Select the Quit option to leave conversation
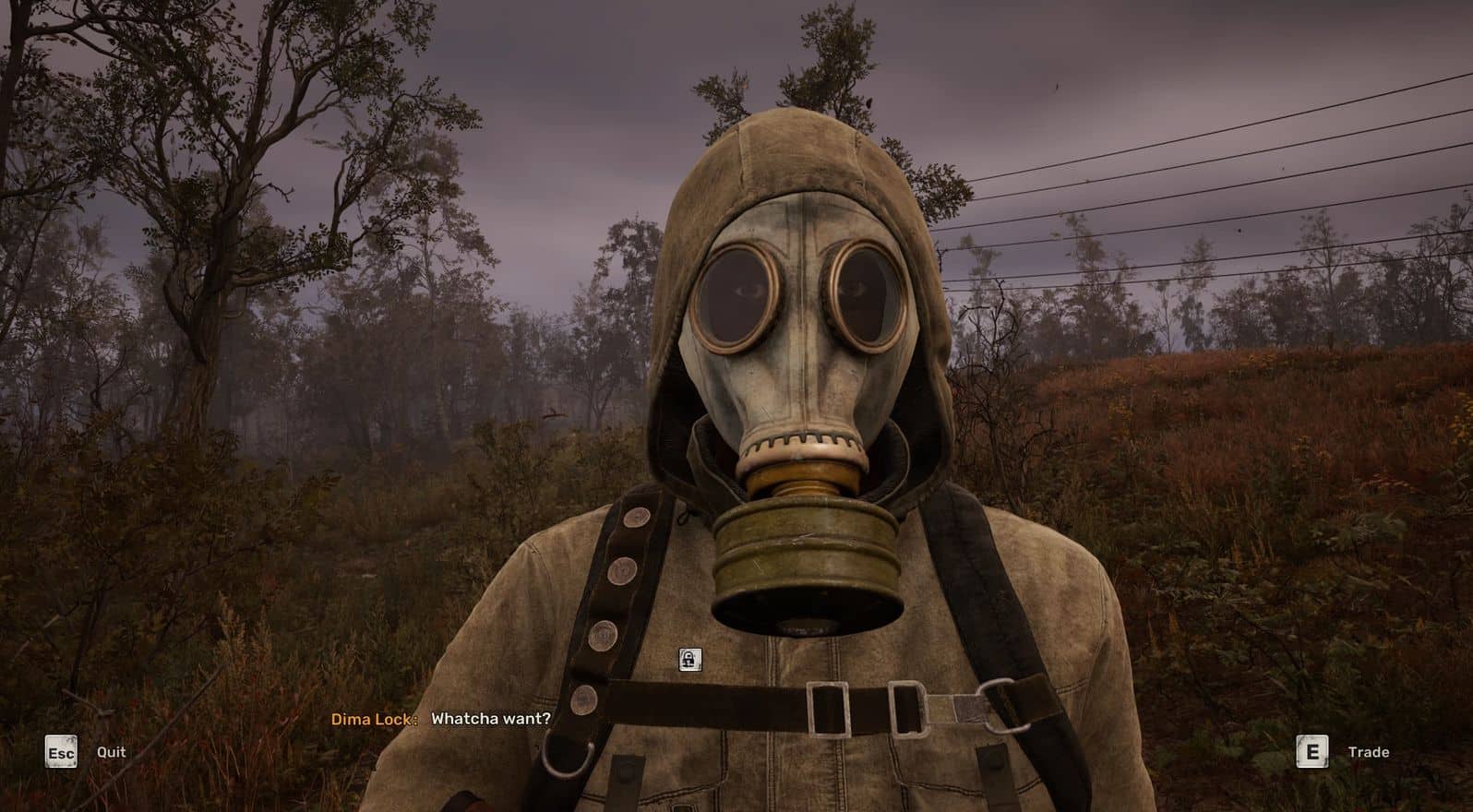 pyautogui.click(x=111, y=752)
